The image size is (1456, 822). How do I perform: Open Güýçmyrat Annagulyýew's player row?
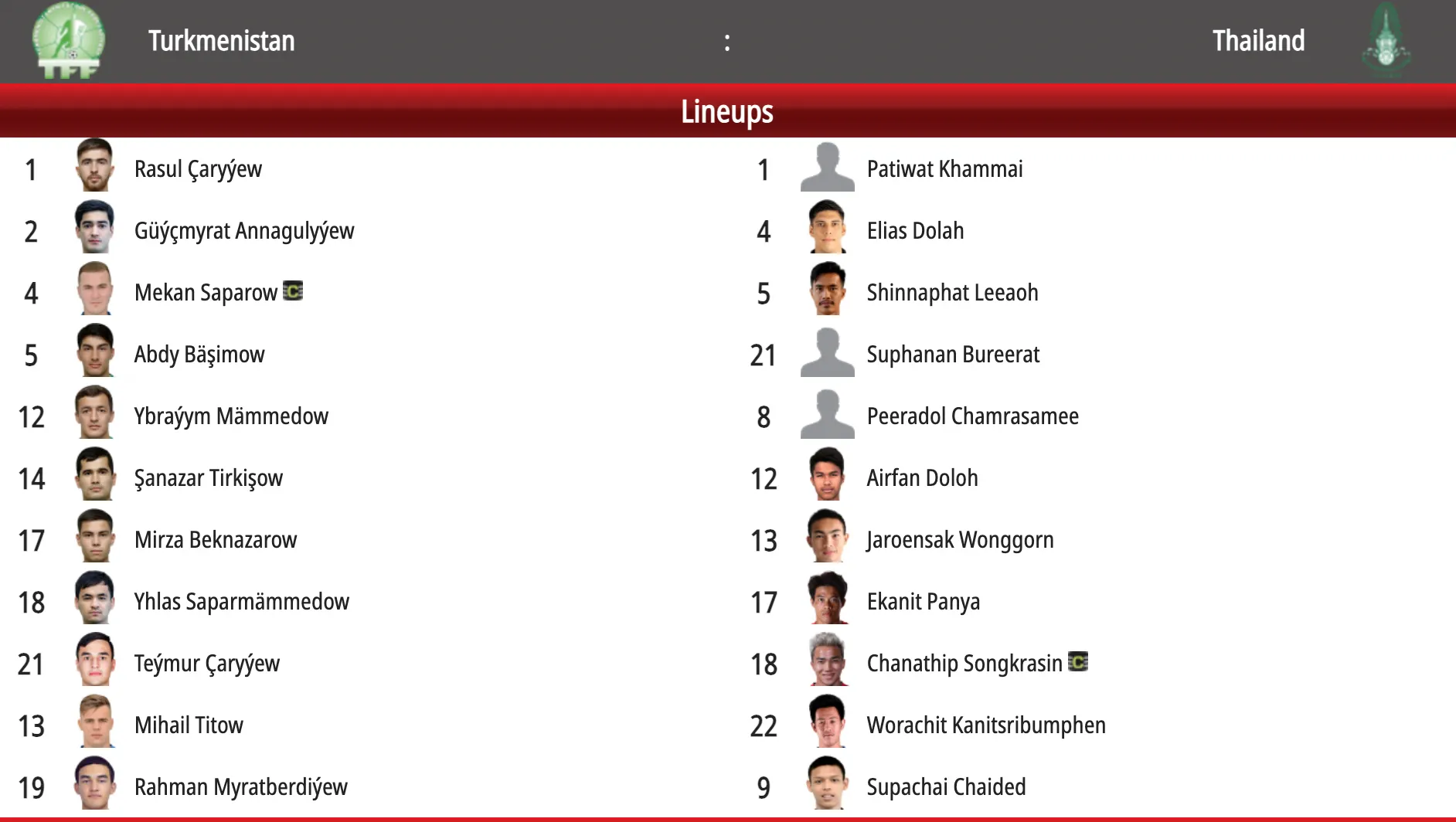click(x=243, y=231)
